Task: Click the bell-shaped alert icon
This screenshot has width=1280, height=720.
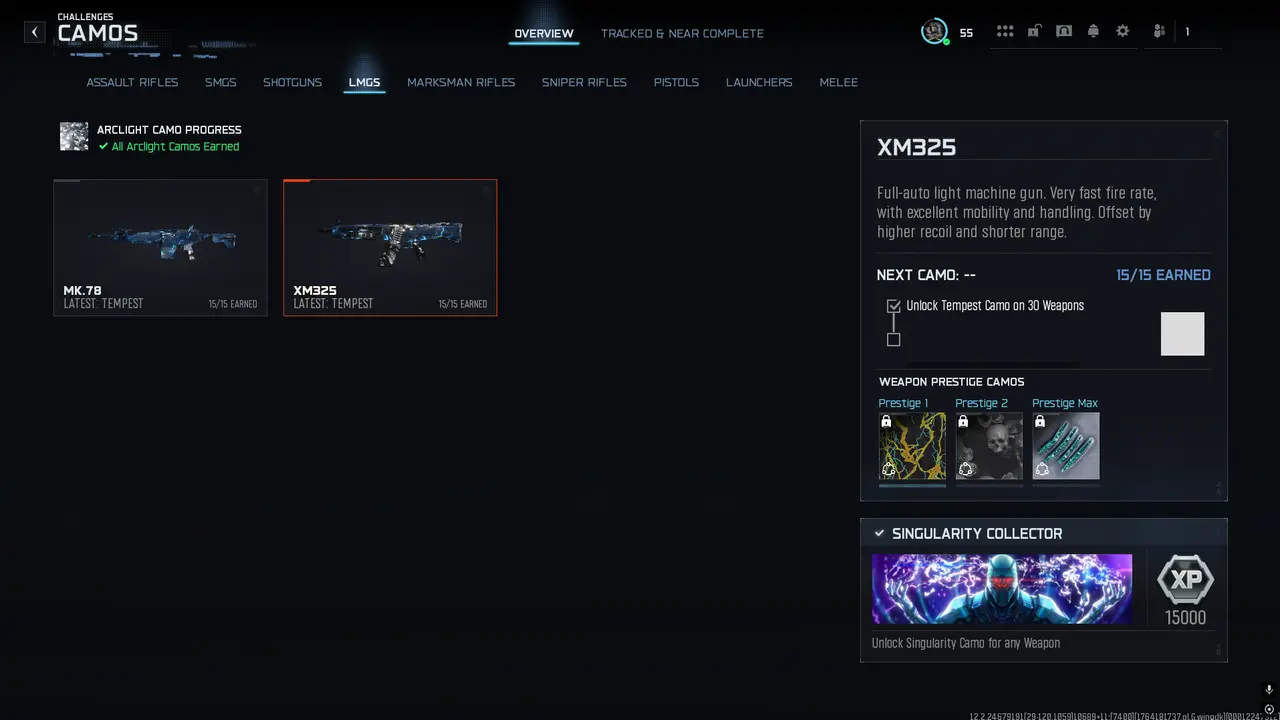Action: 1093,31
